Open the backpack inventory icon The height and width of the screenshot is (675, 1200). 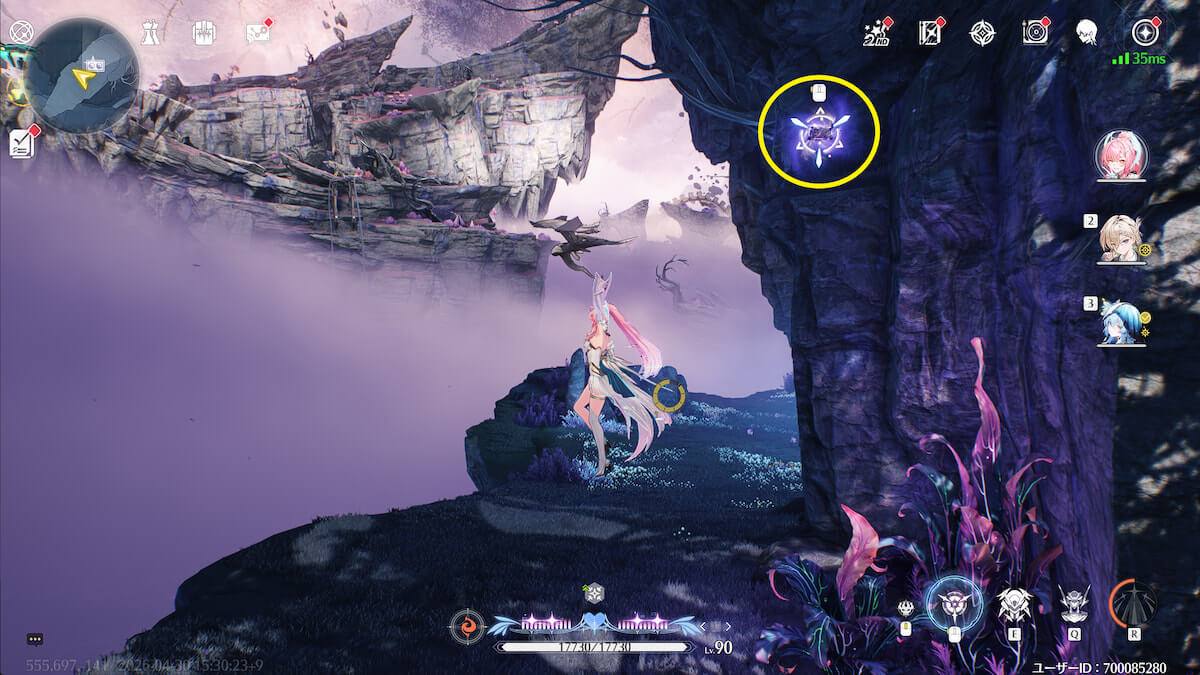[x=202, y=32]
